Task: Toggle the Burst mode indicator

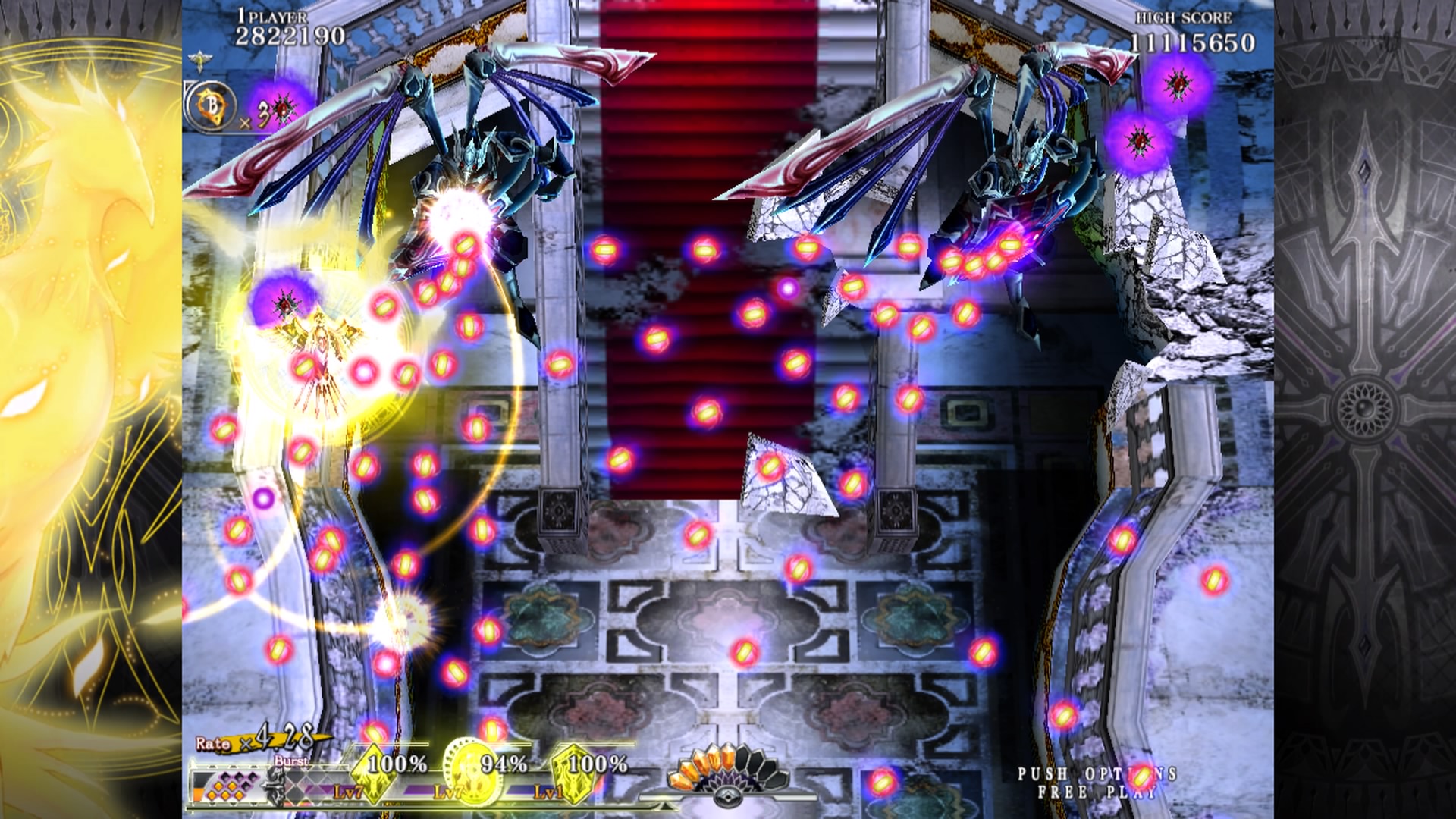Action: (x=293, y=761)
